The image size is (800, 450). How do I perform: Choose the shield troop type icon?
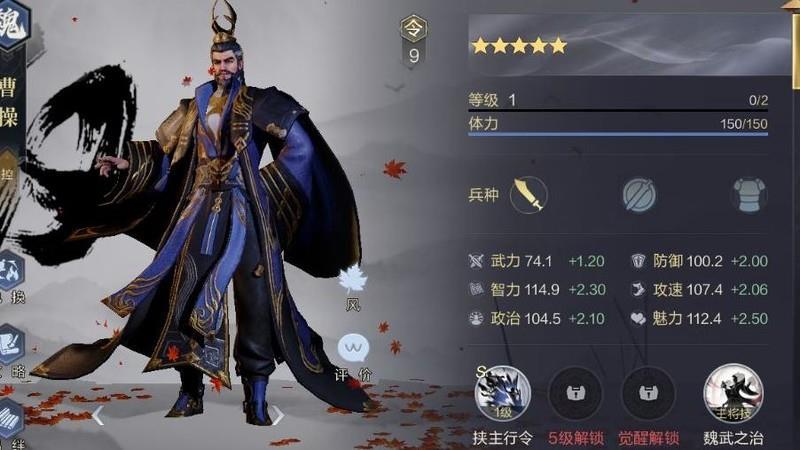tap(639, 194)
